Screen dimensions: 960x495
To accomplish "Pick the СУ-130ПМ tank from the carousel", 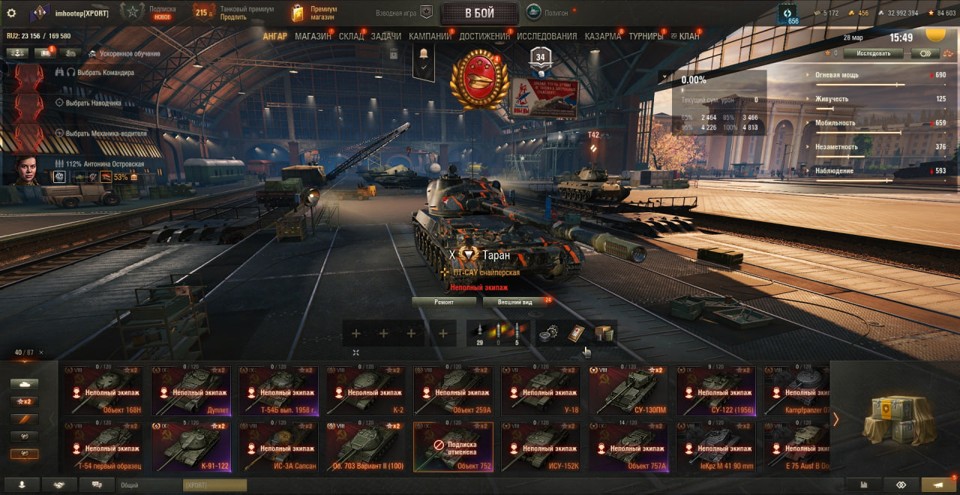I will point(628,390).
